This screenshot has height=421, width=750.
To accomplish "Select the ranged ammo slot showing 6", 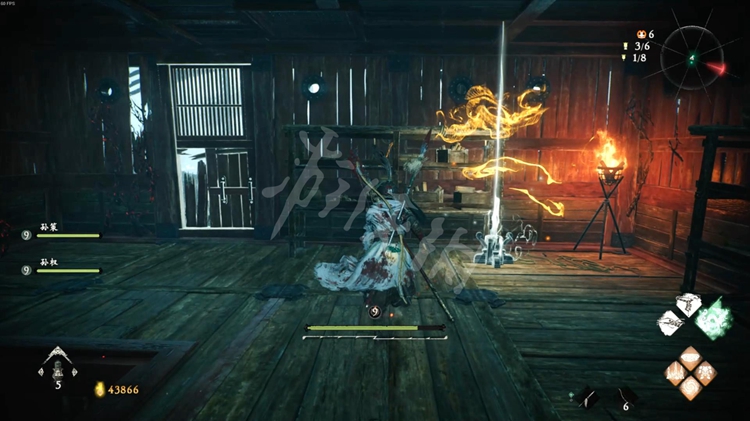I will pyautogui.click(x=626, y=398).
